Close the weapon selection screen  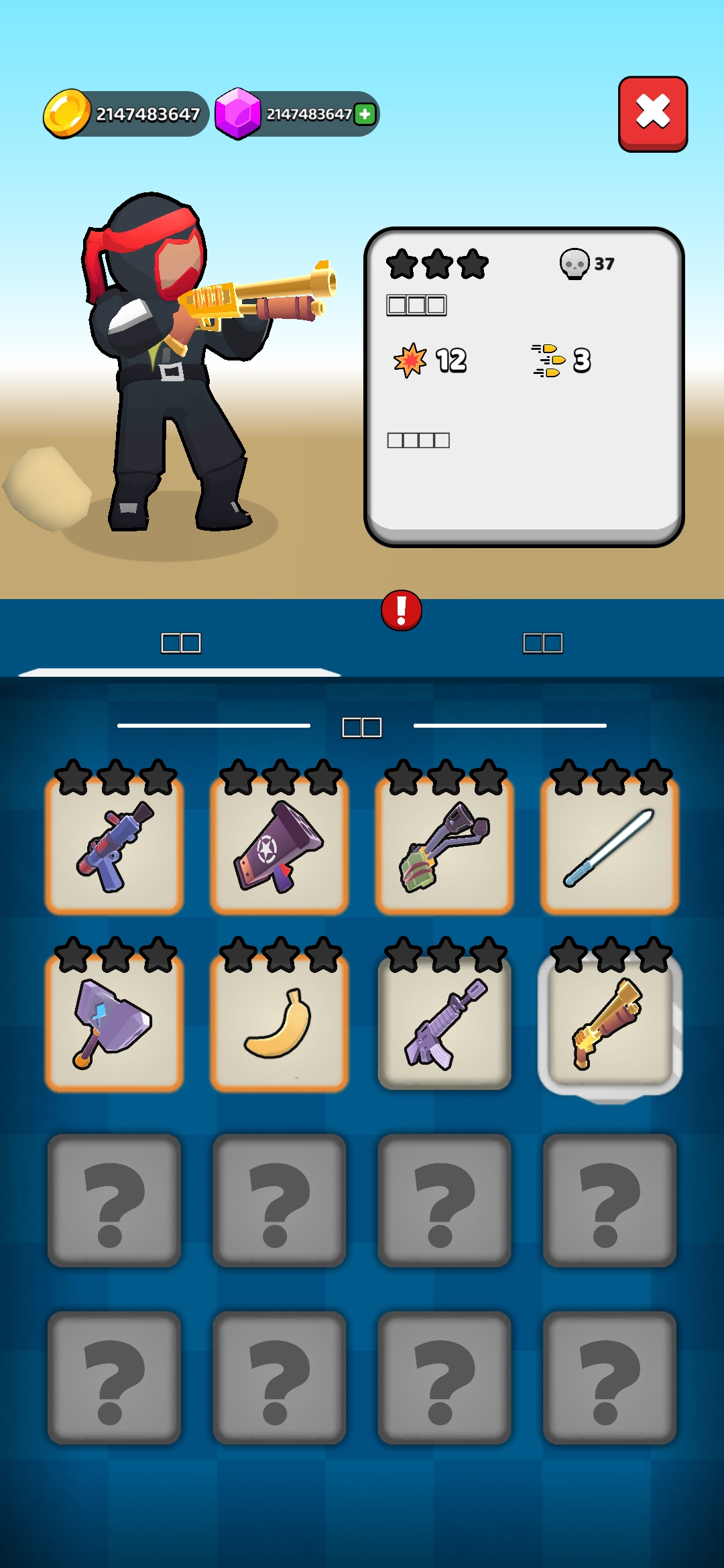click(x=652, y=113)
